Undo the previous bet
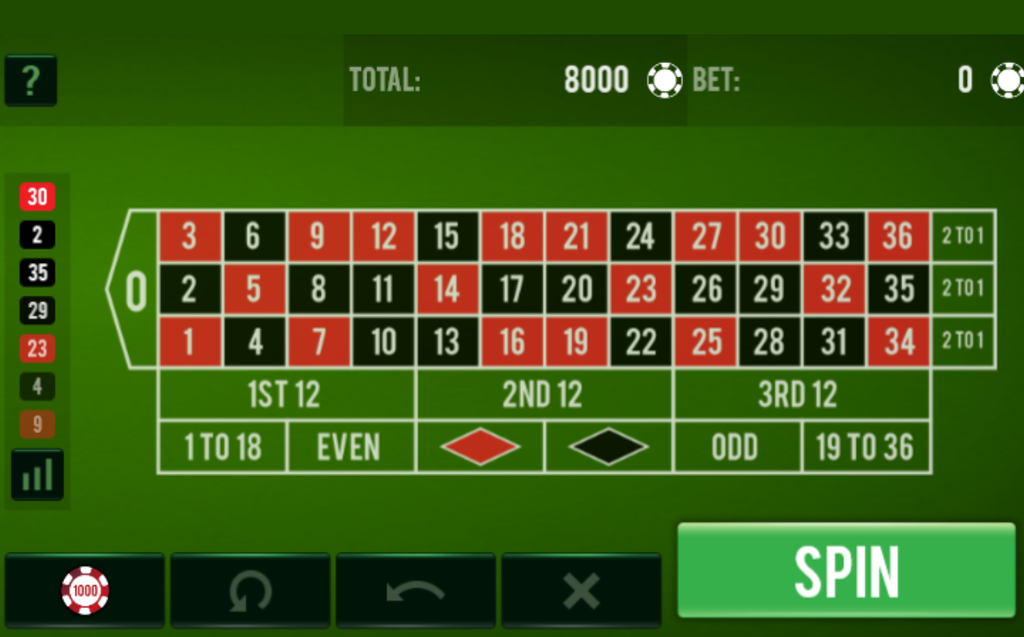The height and width of the screenshot is (637, 1024). pos(415,590)
